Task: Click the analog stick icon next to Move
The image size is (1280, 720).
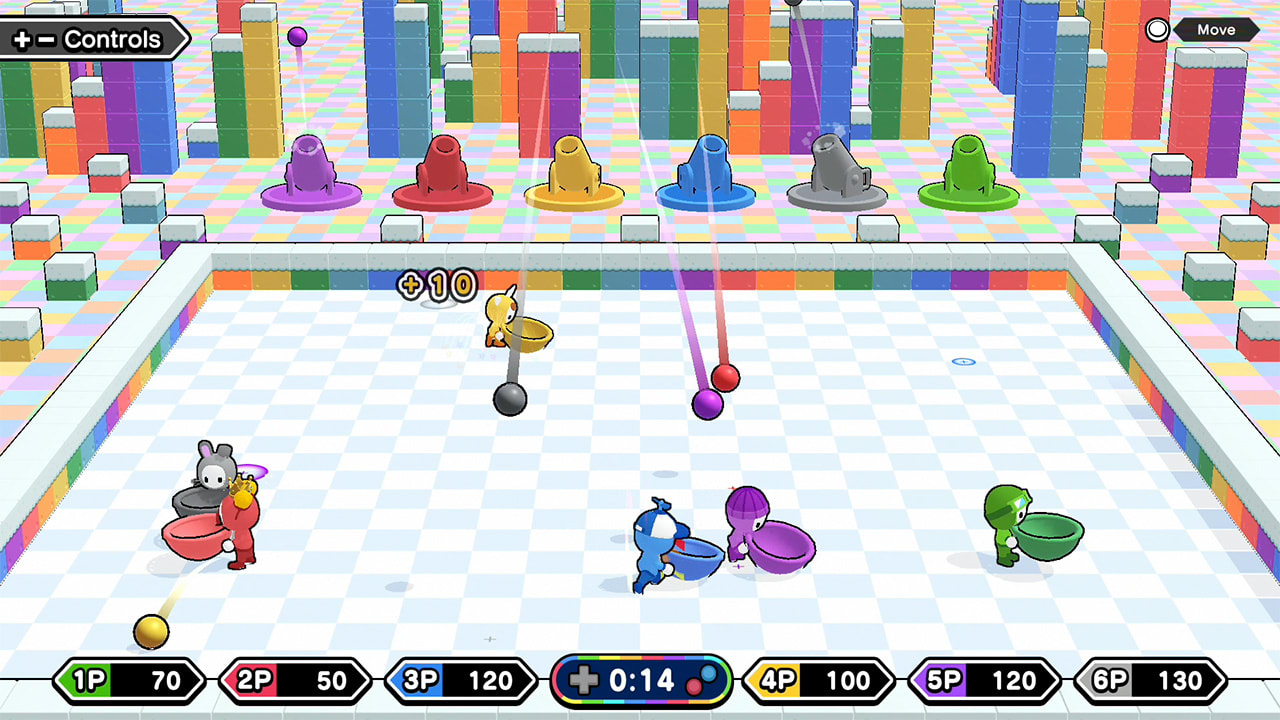Action: [x=1157, y=30]
